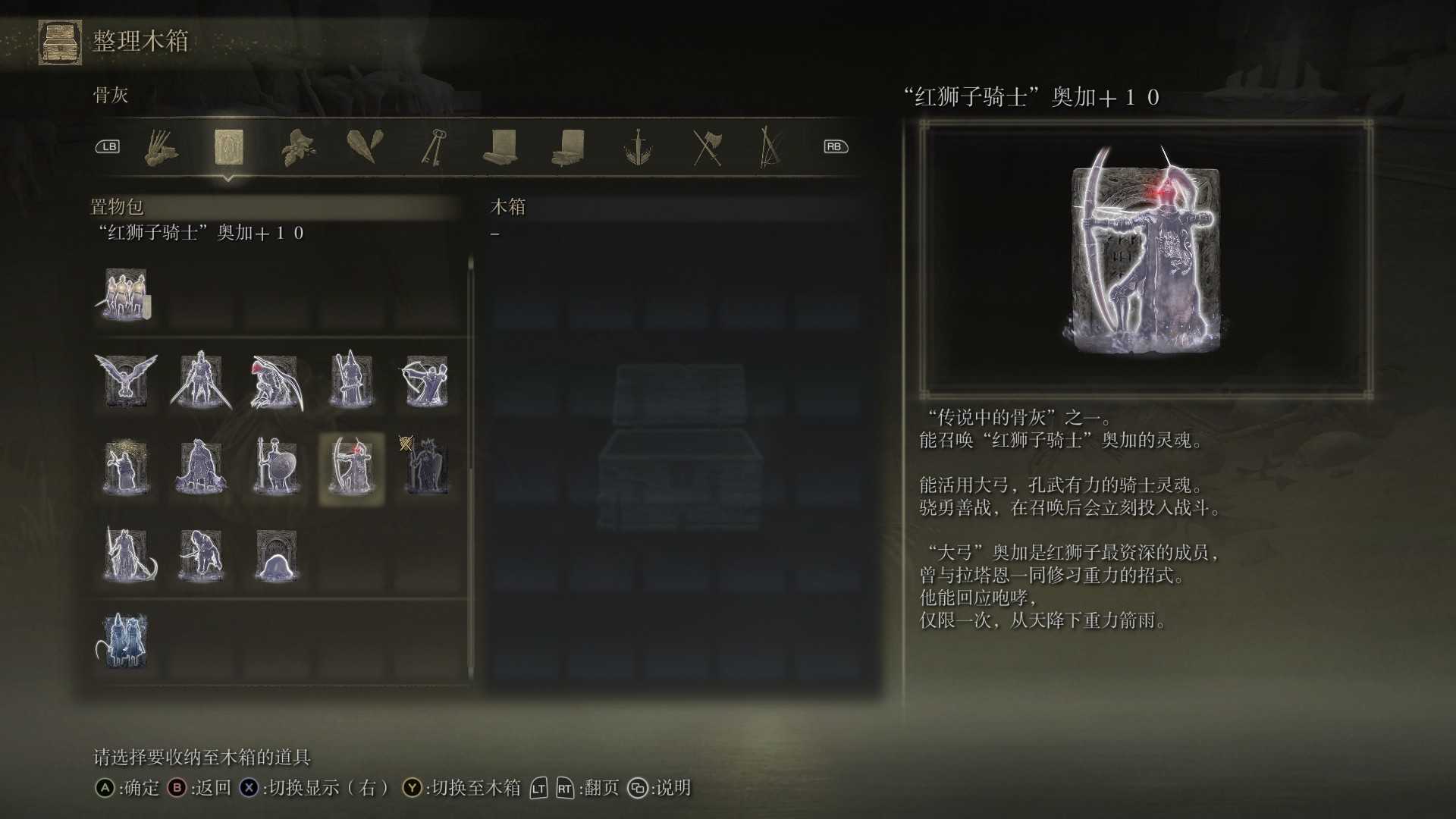This screenshot has width=1456, height=819.
Task: Select the crossed bows category icon
Action: click(770, 148)
